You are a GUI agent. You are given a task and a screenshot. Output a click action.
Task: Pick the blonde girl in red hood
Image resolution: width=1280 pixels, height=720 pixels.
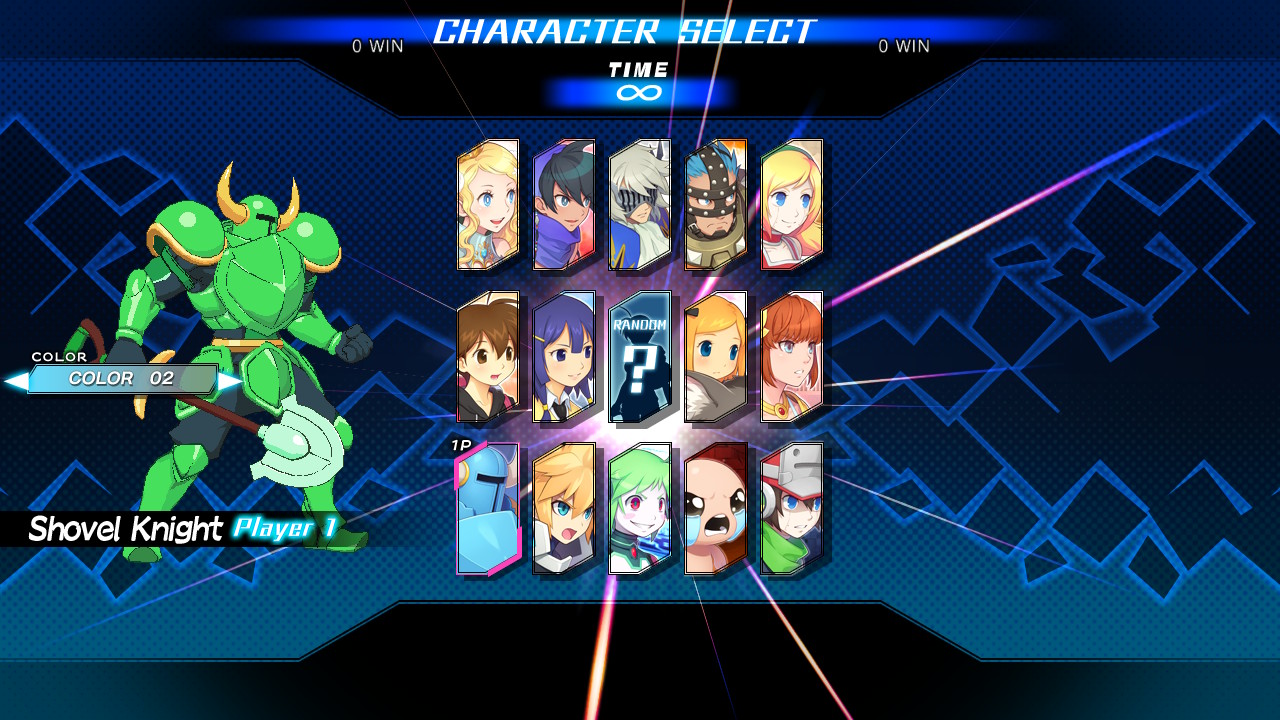click(792, 205)
